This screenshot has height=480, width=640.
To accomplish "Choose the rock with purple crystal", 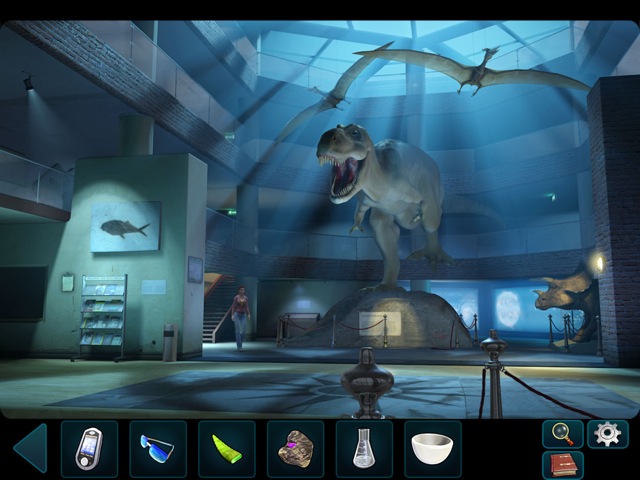I will (x=295, y=448).
